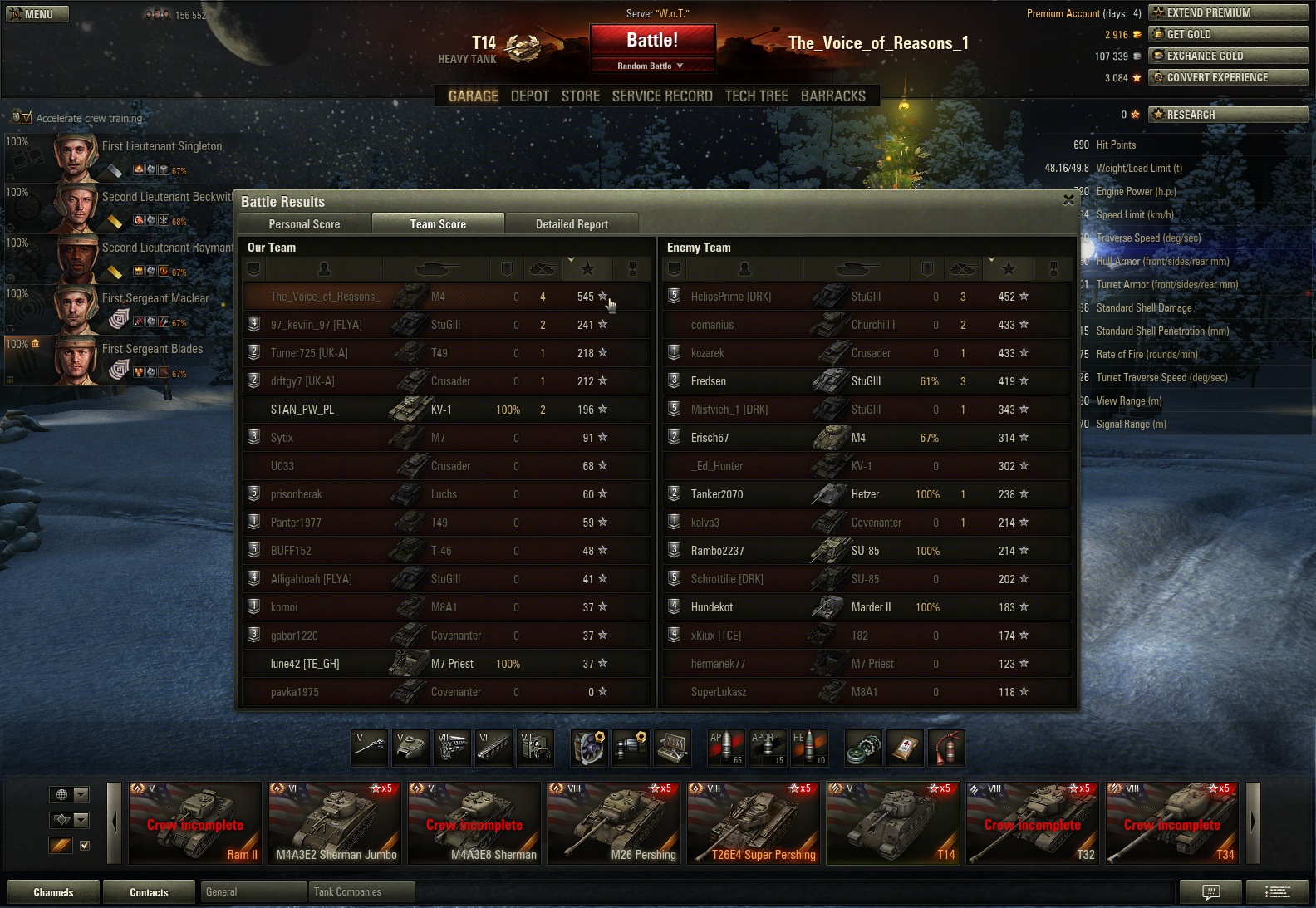Open the Random Battle mode dropdown
1316x908 pixels.
click(652, 66)
